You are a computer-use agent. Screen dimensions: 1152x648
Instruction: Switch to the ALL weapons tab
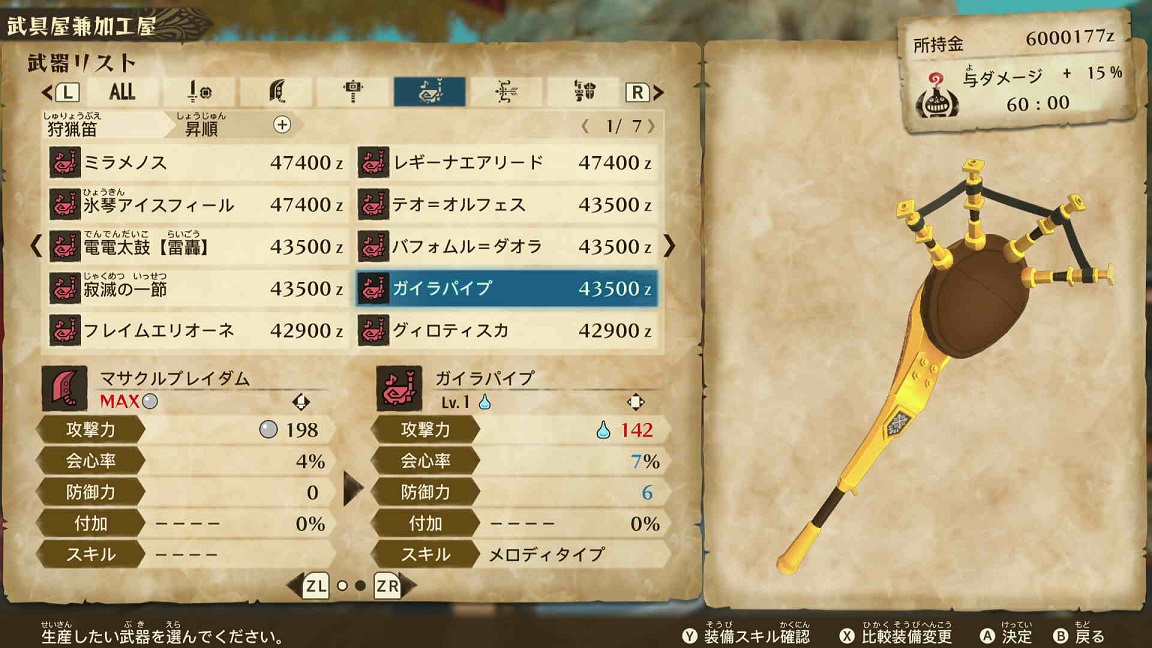[x=122, y=92]
